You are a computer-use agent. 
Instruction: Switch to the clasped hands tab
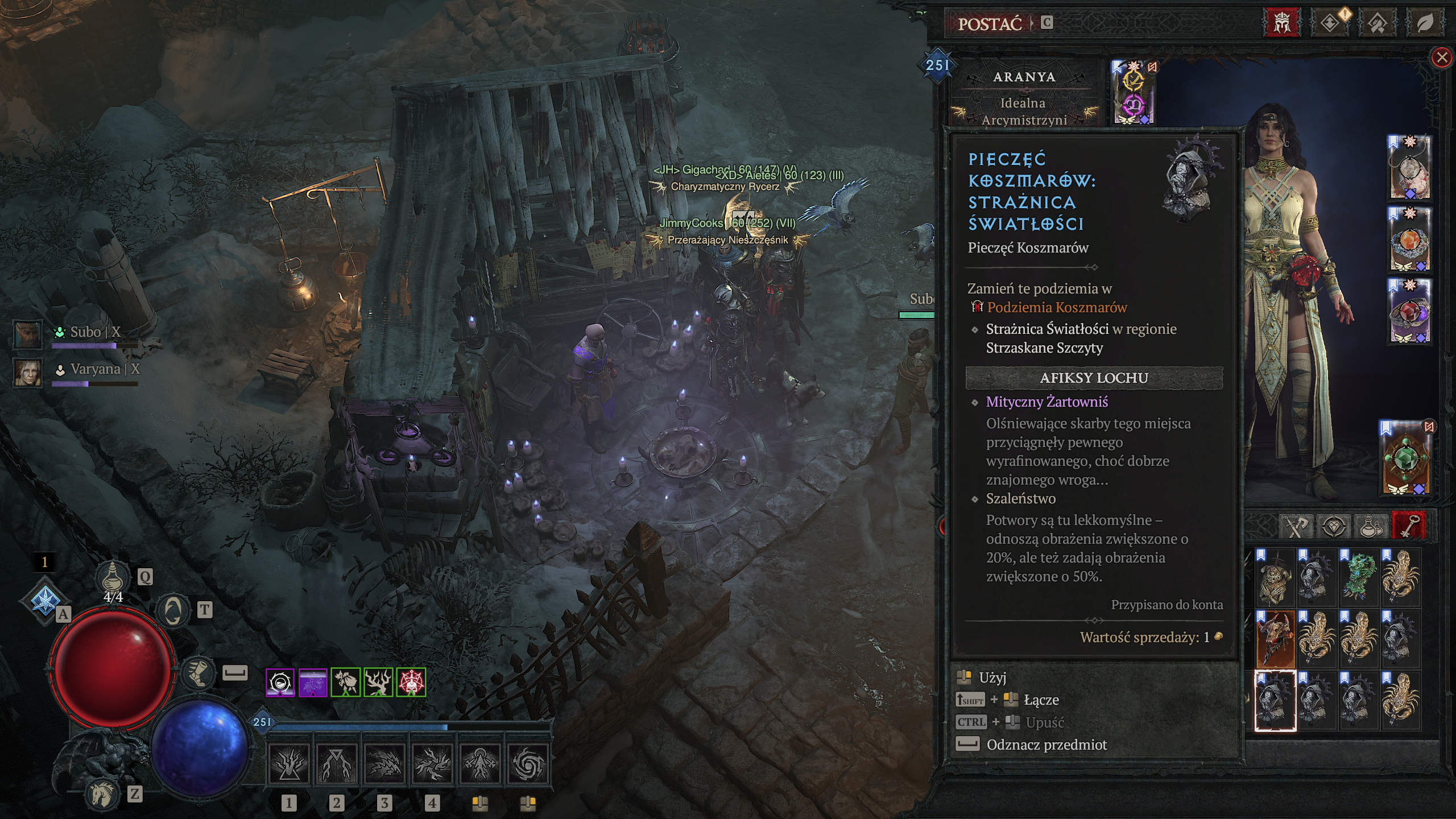[1377, 23]
